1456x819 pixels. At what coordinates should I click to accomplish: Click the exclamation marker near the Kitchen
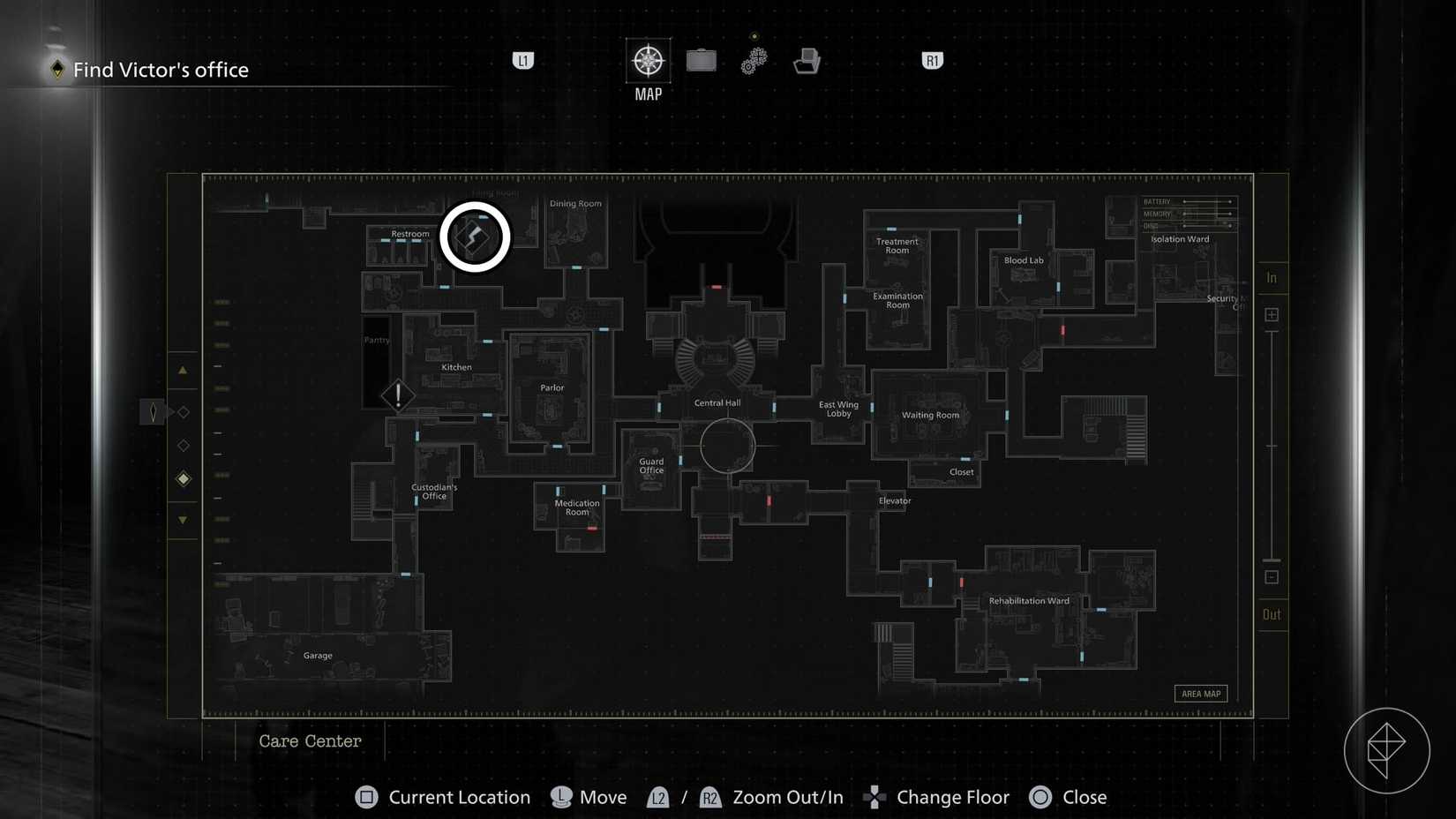[398, 395]
